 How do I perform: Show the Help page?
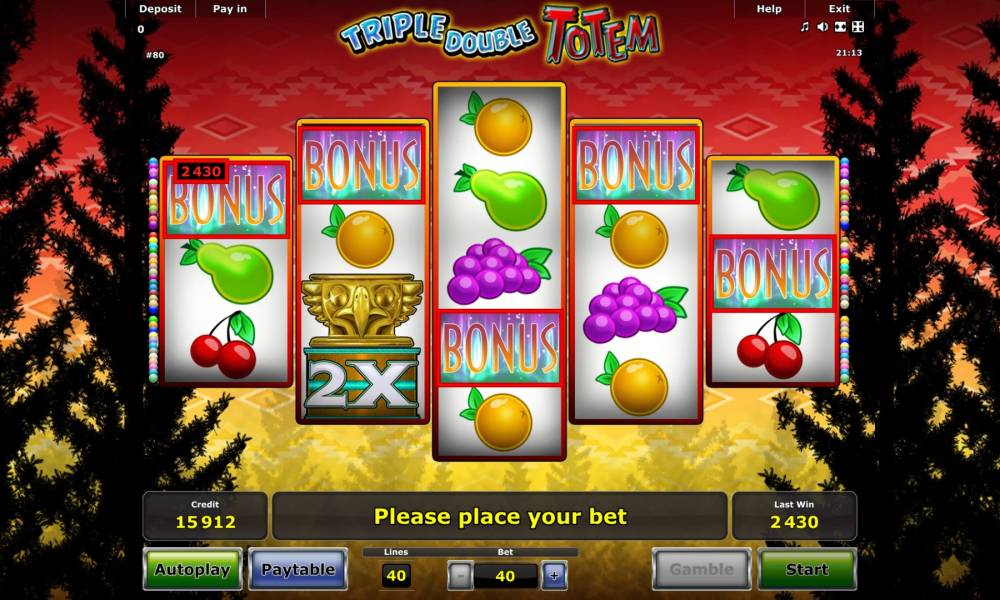click(x=769, y=9)
